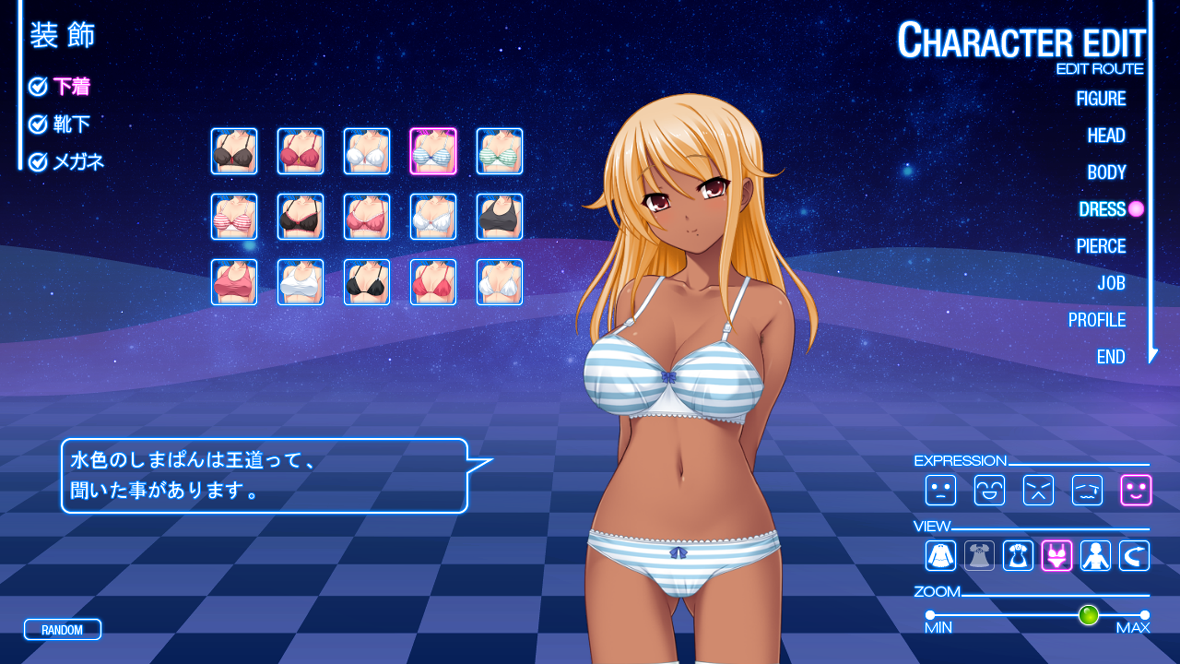Screen dimensions: 1180x664
Task: Open the PROFILE section
Action: coord(1096,320)
